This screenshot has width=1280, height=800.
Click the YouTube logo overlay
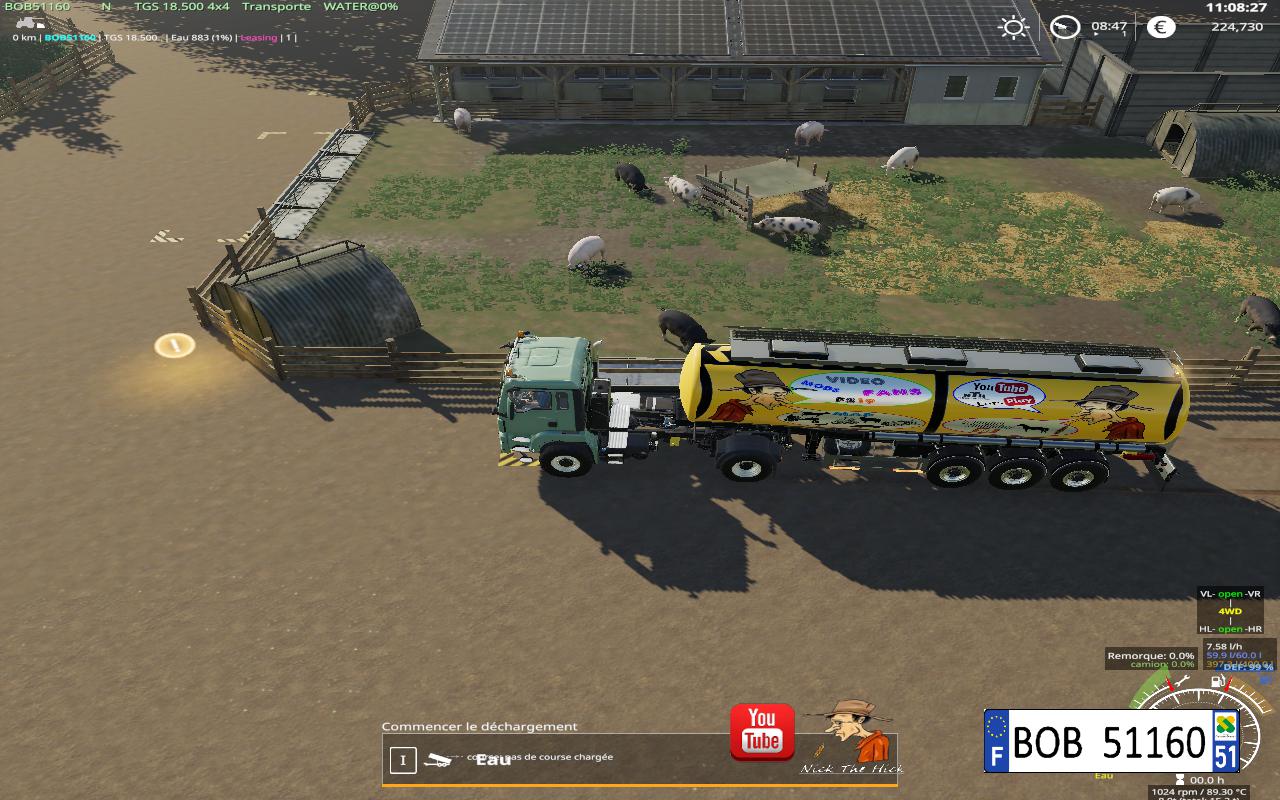tap(762, 732)
